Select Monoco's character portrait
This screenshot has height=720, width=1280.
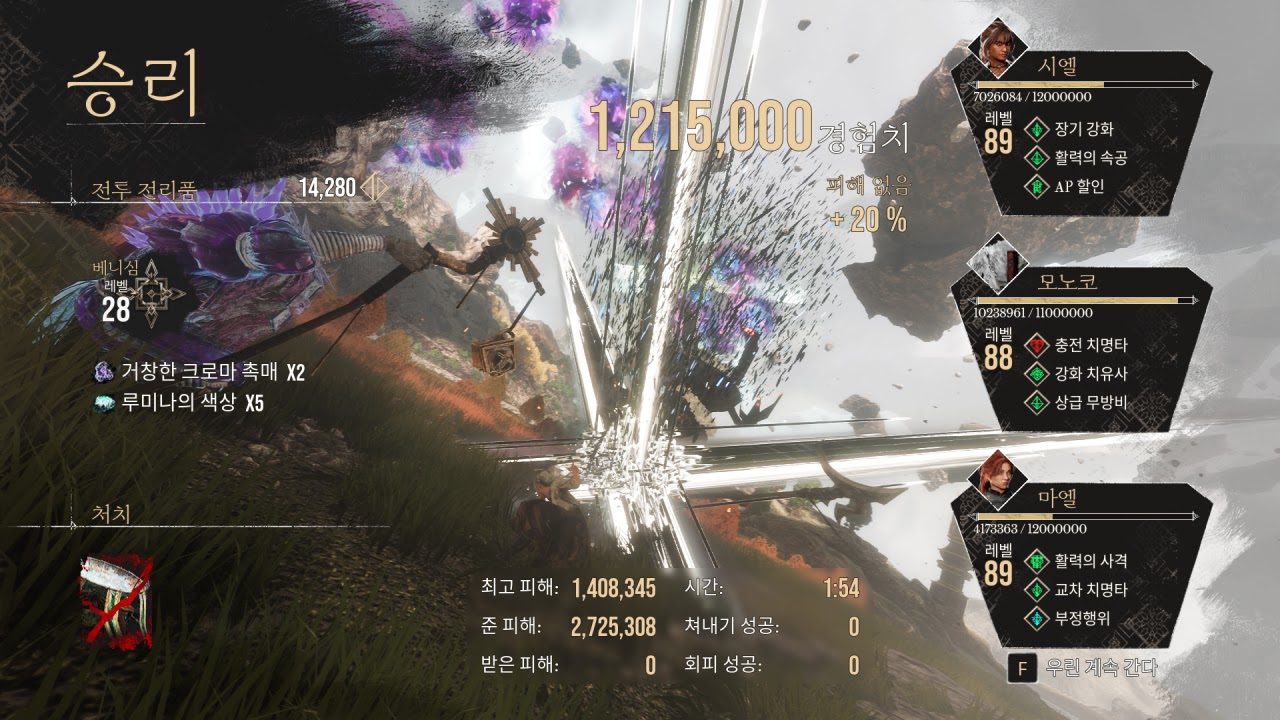pyautogui.click(x=996, y=263)
